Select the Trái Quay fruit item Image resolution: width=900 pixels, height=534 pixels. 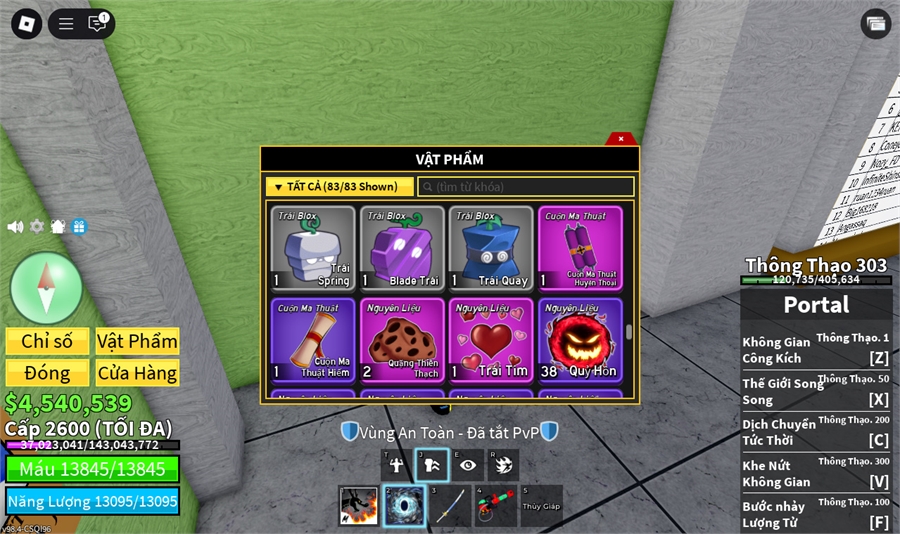point(491,248)
